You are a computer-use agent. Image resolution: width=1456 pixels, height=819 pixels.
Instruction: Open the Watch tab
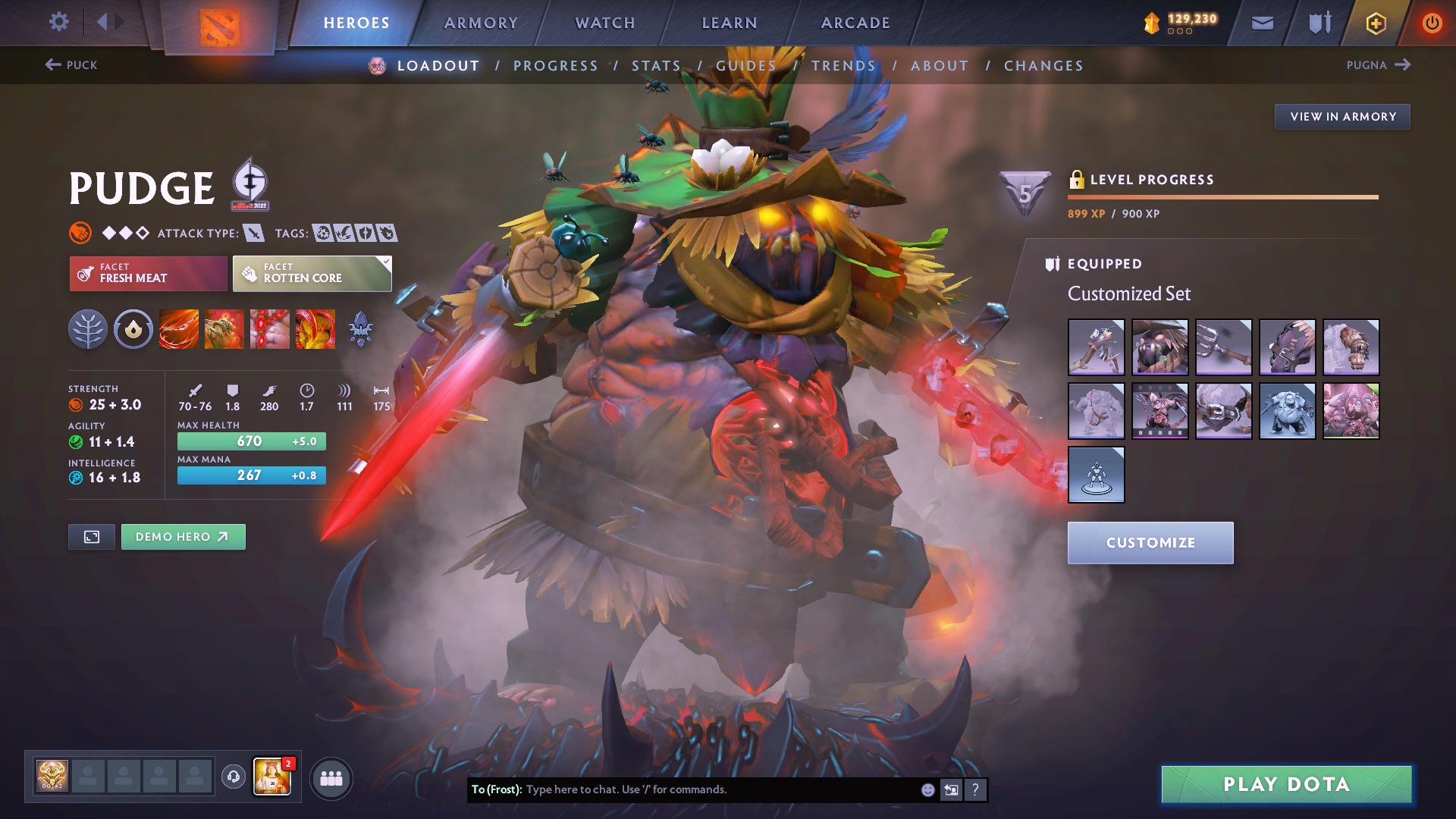tap(605, 23)
